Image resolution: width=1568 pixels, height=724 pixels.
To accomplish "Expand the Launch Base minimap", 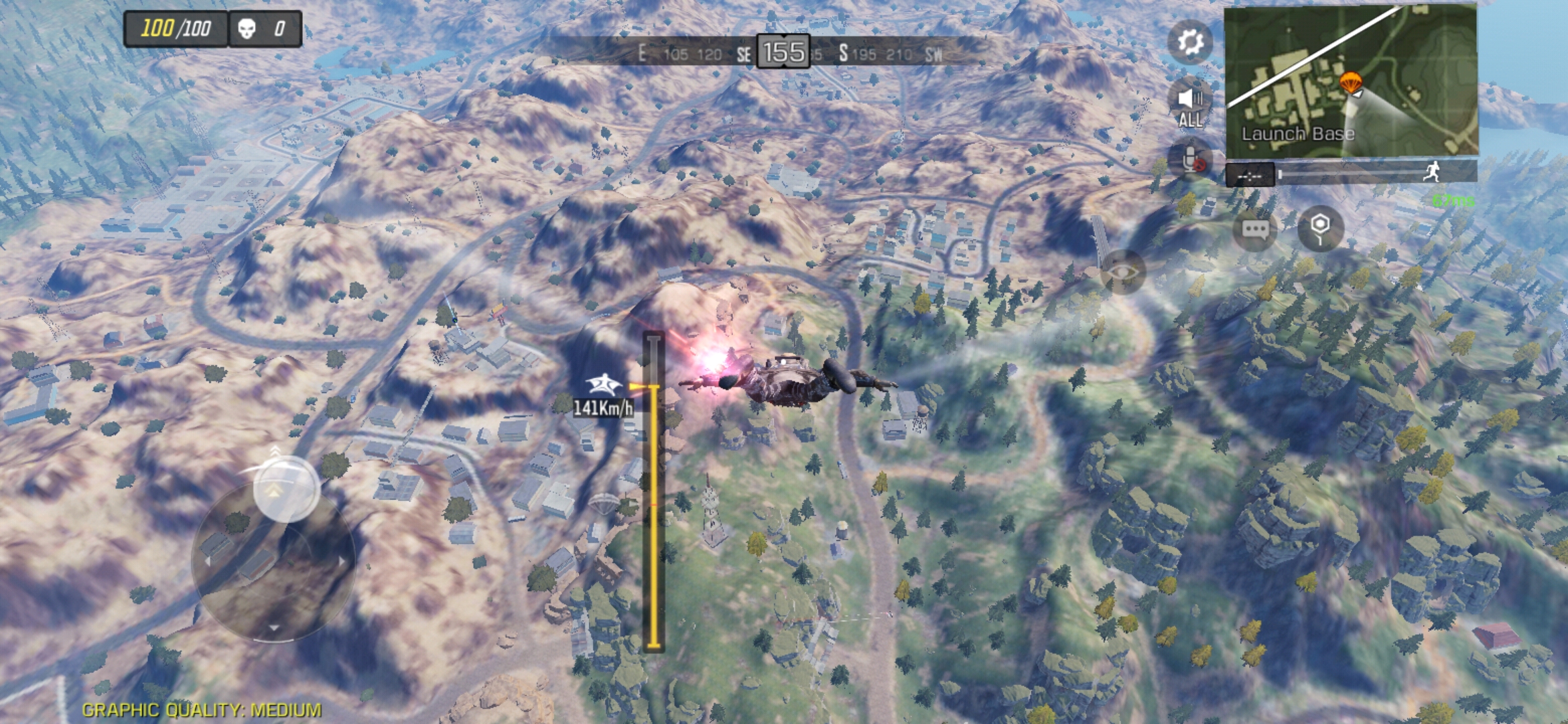I will (x=1350, y=82).
